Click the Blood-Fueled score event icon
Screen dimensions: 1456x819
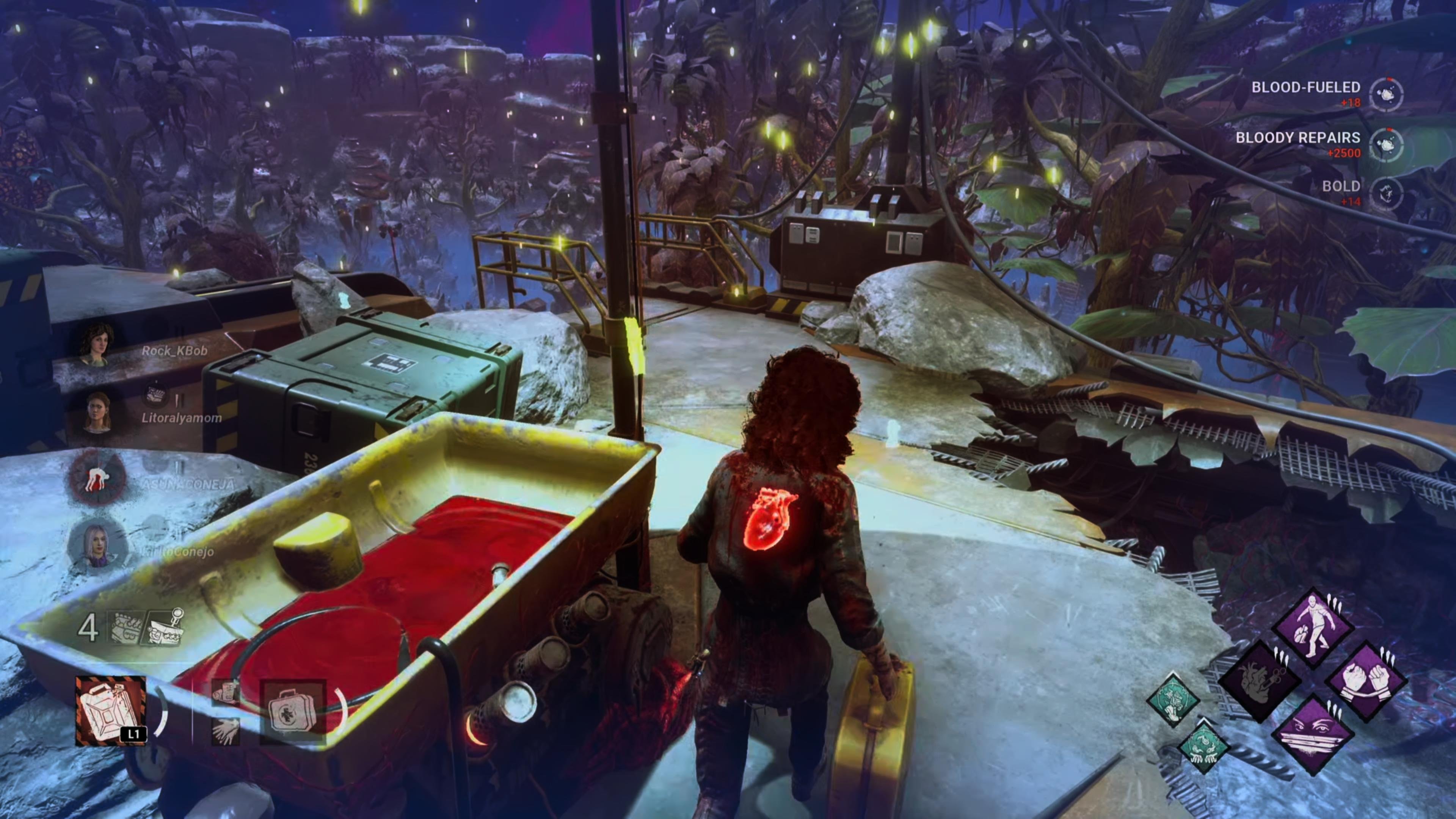click(x=1386, y=94)
